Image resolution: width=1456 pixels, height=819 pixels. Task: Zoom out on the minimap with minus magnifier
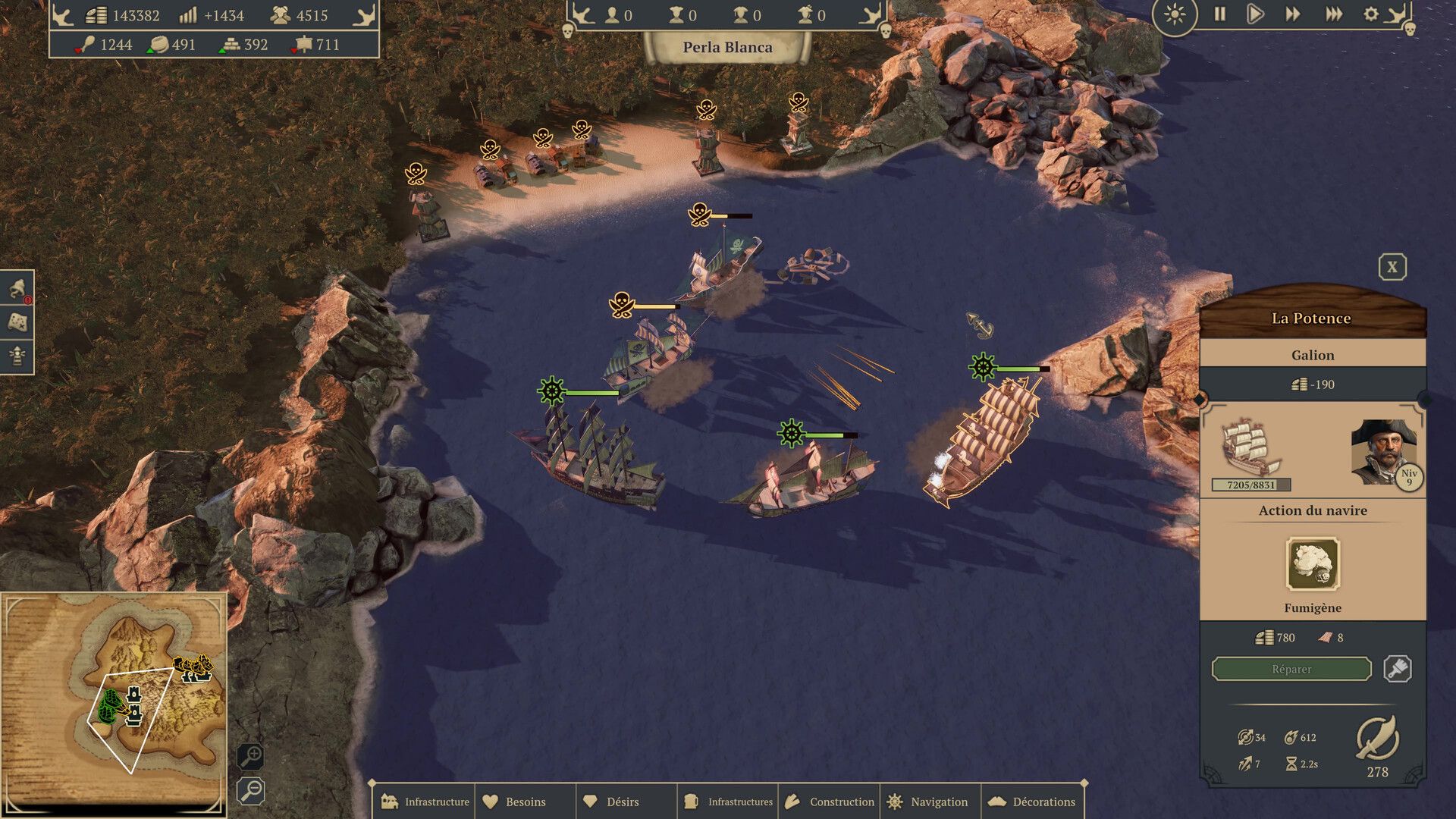(x=251, y=791)
